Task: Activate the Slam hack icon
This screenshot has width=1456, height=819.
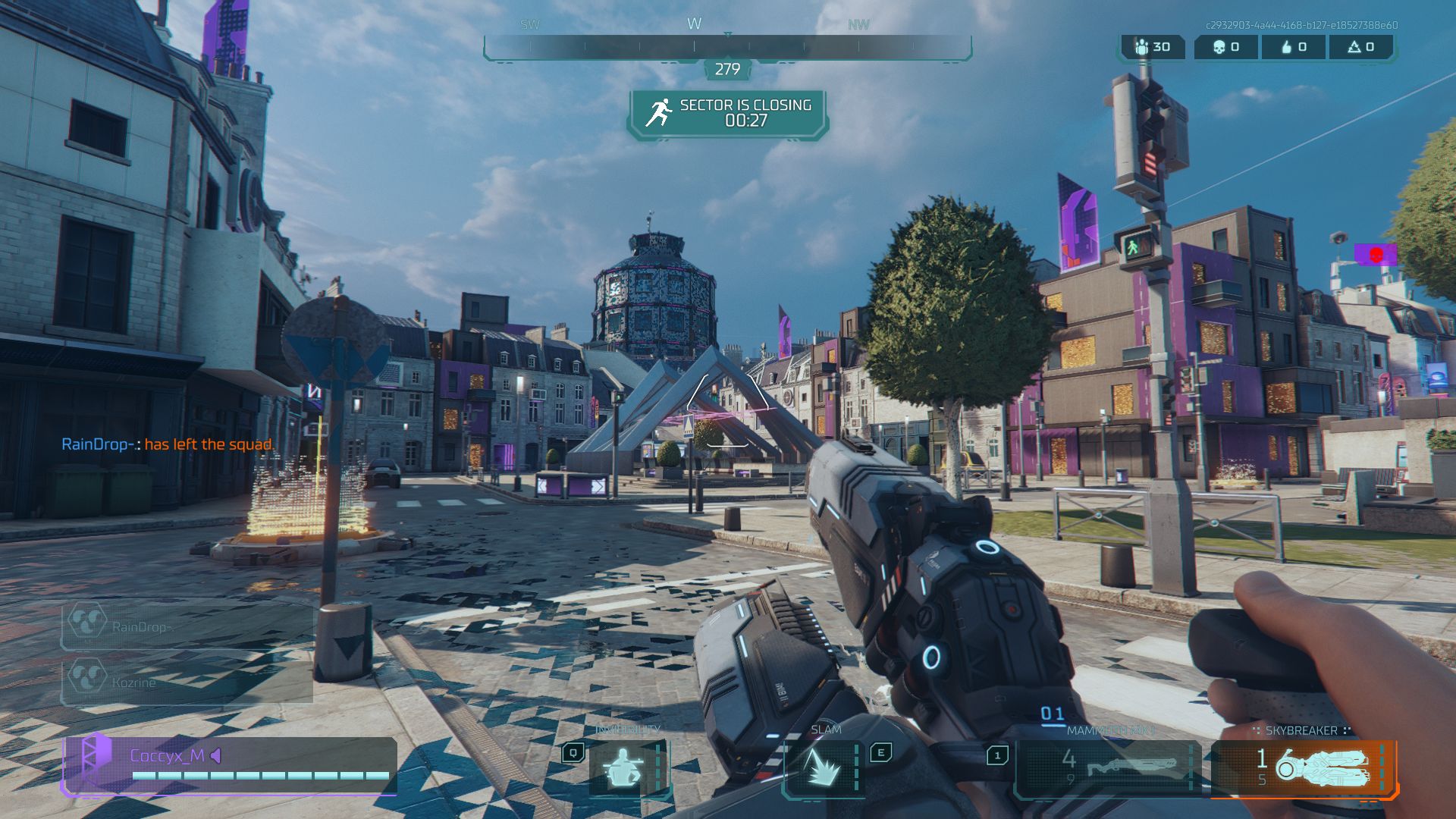Action: click(824, 767)
